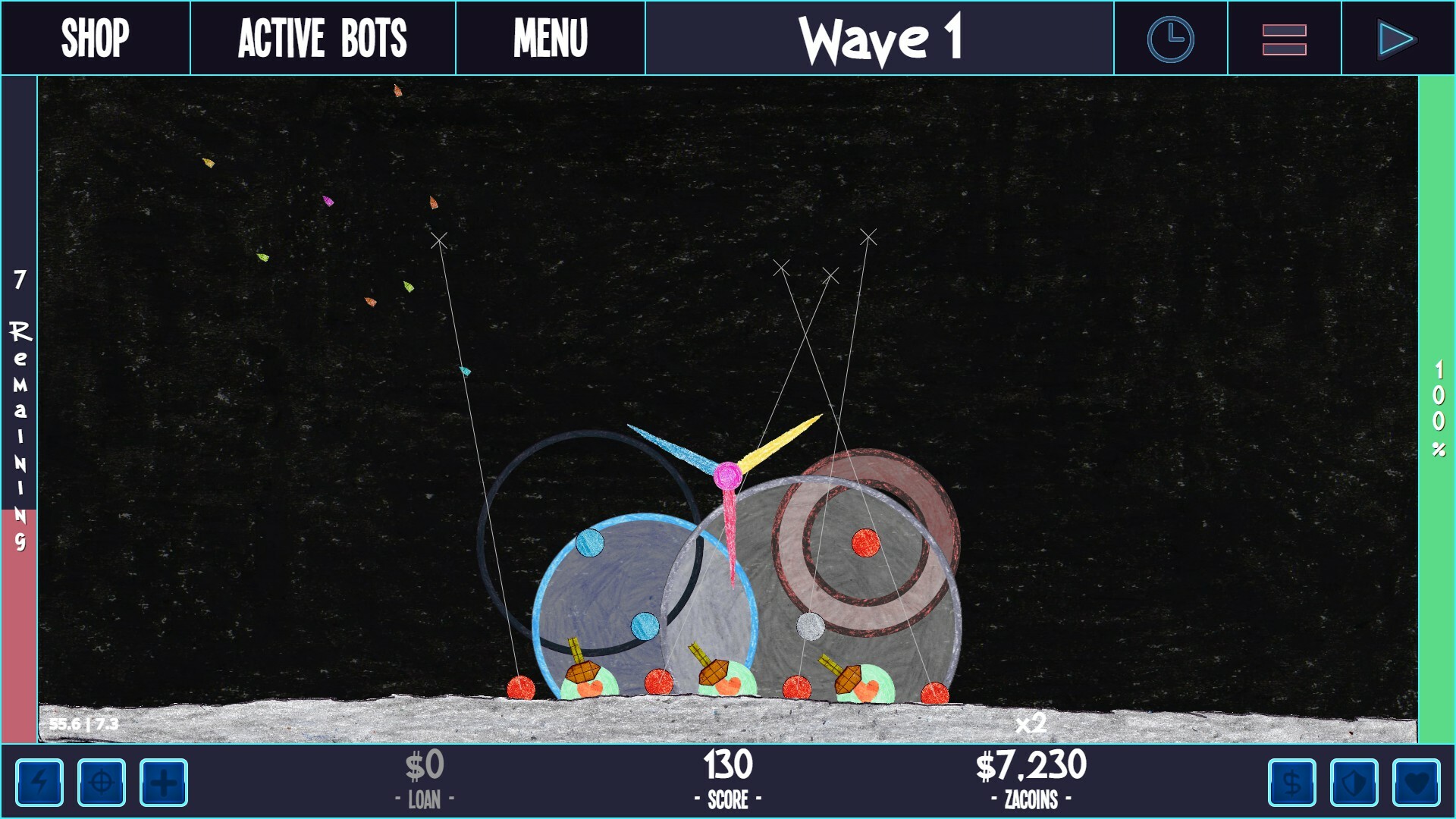Open the clock game-speed icon

[x=1169, y=37]
